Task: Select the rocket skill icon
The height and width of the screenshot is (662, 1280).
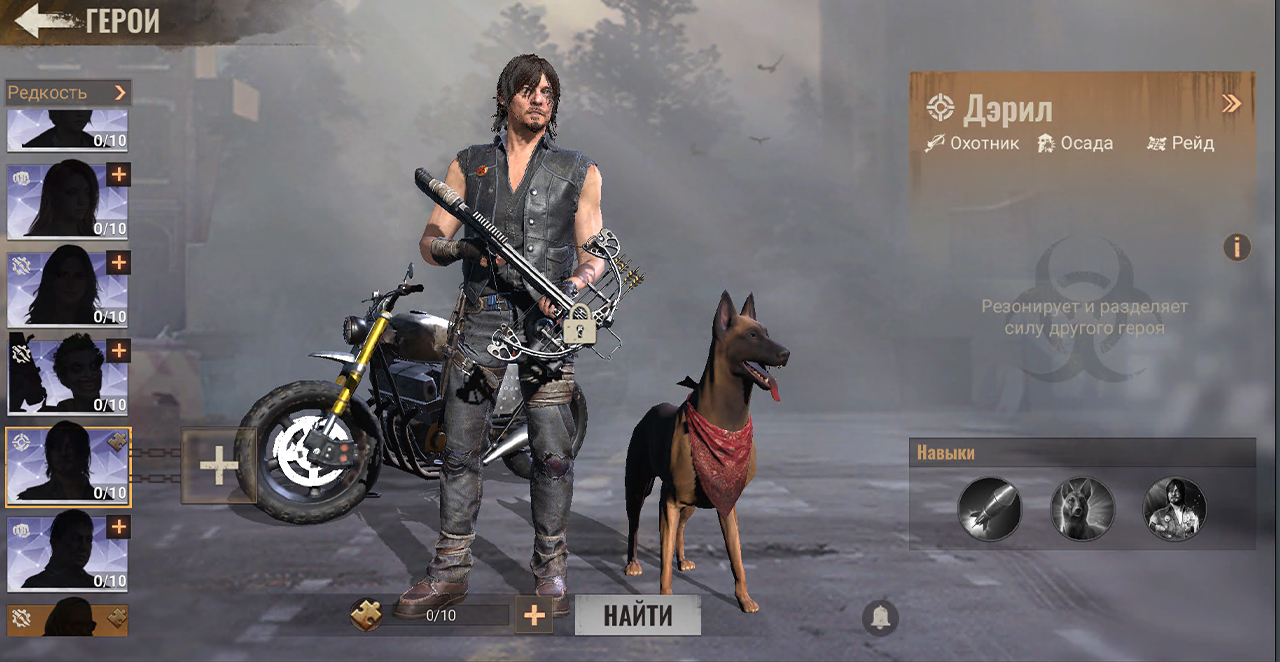Action: coord(989,508)
